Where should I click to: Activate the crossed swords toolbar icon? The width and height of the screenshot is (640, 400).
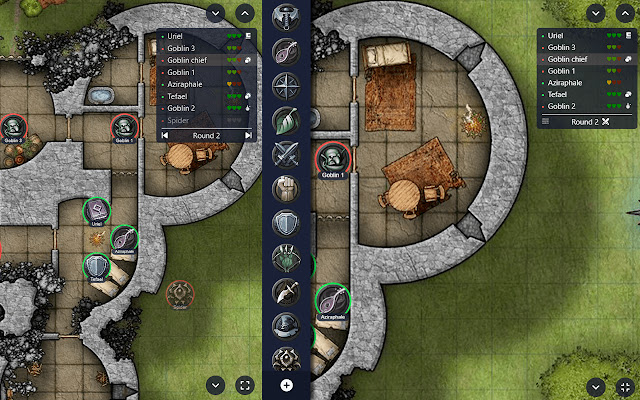[286, 154]
